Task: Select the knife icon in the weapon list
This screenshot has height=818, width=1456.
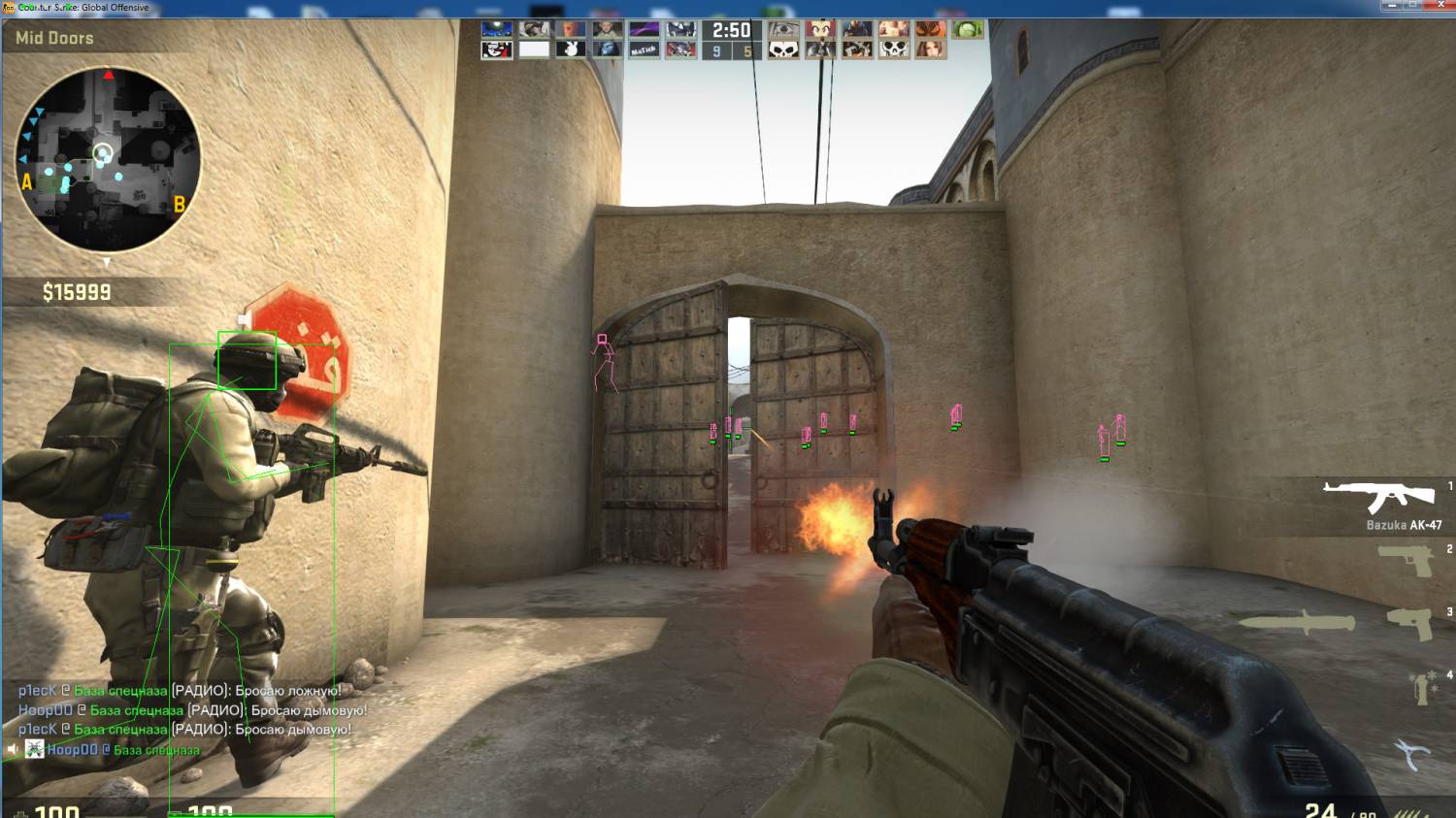Action: pyautogui.click(x=1297, y=622)
